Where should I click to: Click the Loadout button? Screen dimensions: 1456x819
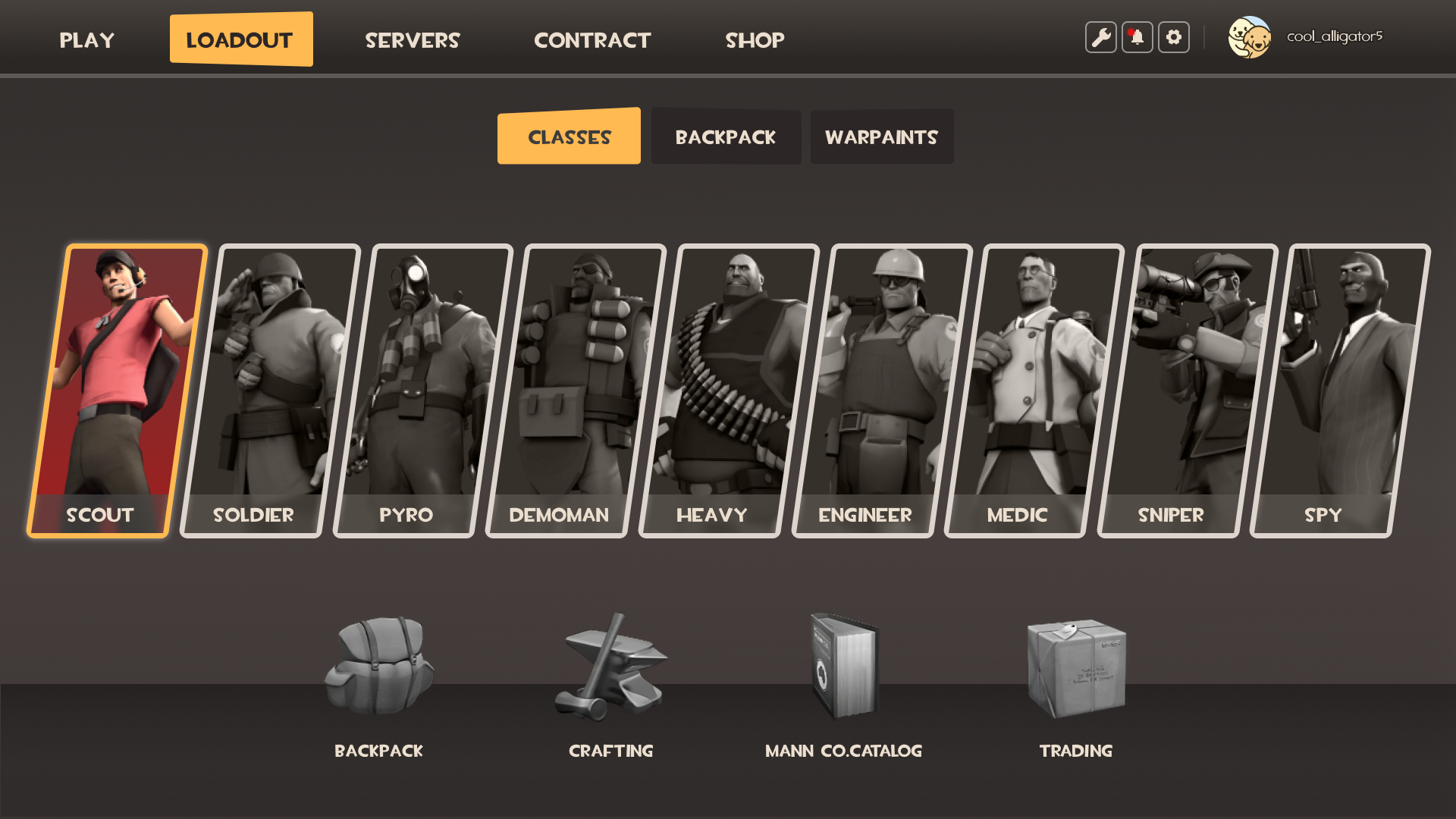click(x=241, y=39)
